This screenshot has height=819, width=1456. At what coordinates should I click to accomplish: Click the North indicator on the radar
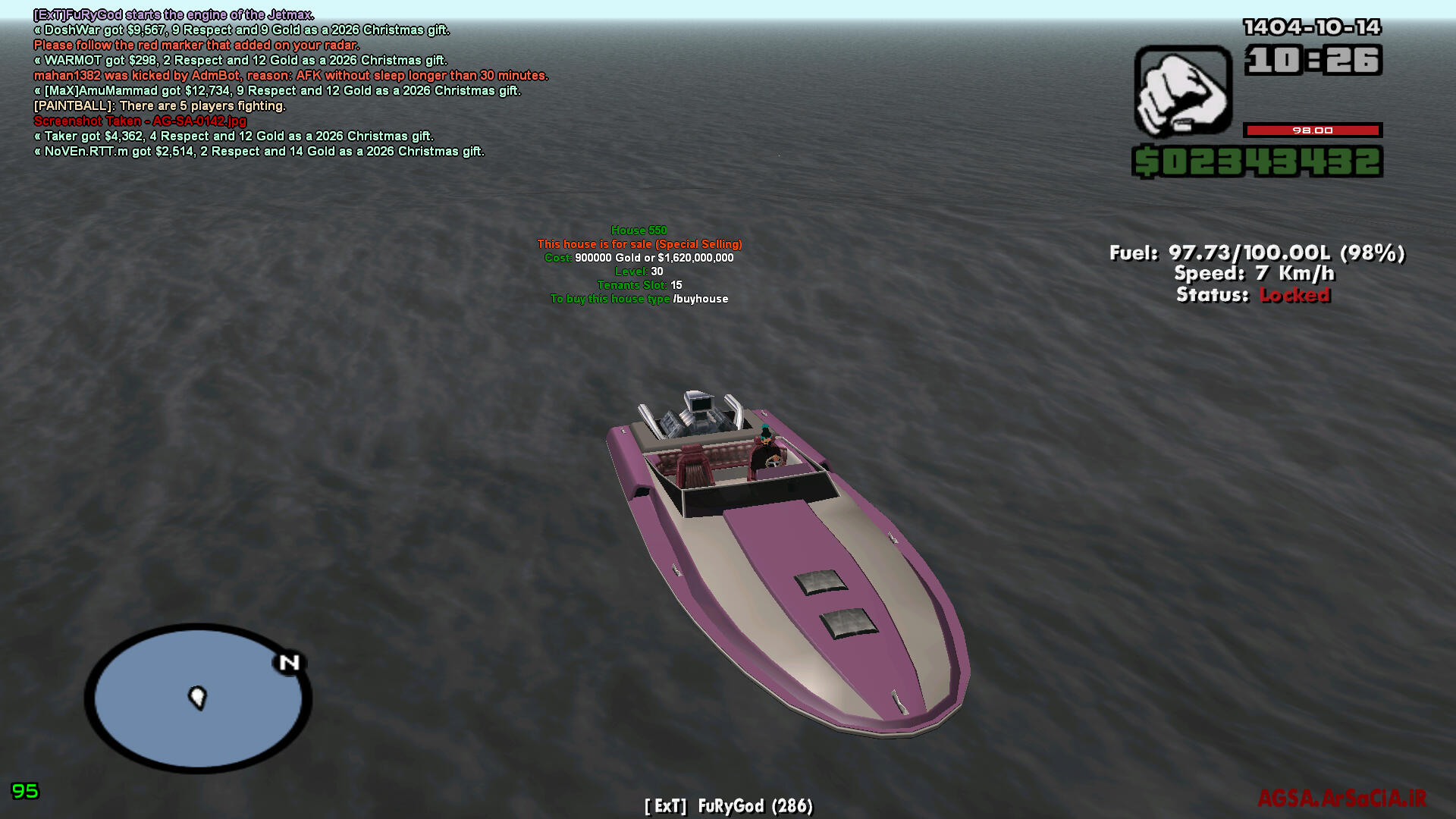tap(289, 663)
